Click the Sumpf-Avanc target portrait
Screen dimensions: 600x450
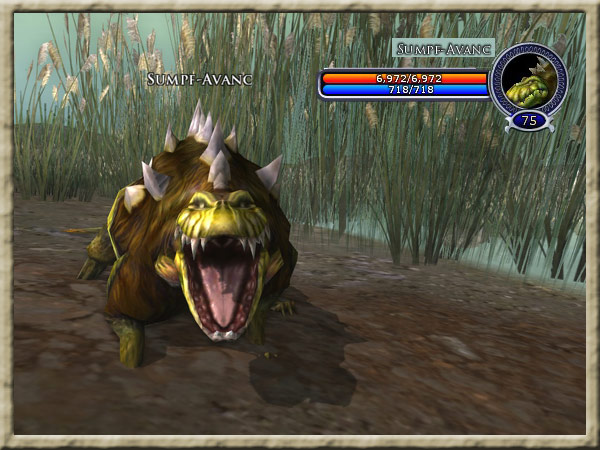[528, 79]
